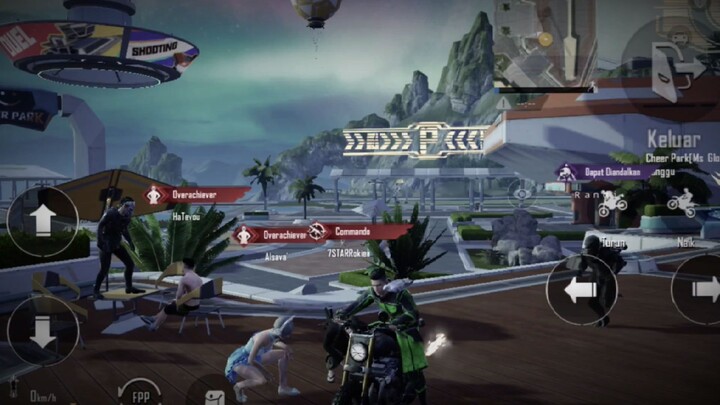Image resolution: width=720 pixels, height=405 pixels.
Task: Open the backpack inventory
Action: click(x=212, y=395)
